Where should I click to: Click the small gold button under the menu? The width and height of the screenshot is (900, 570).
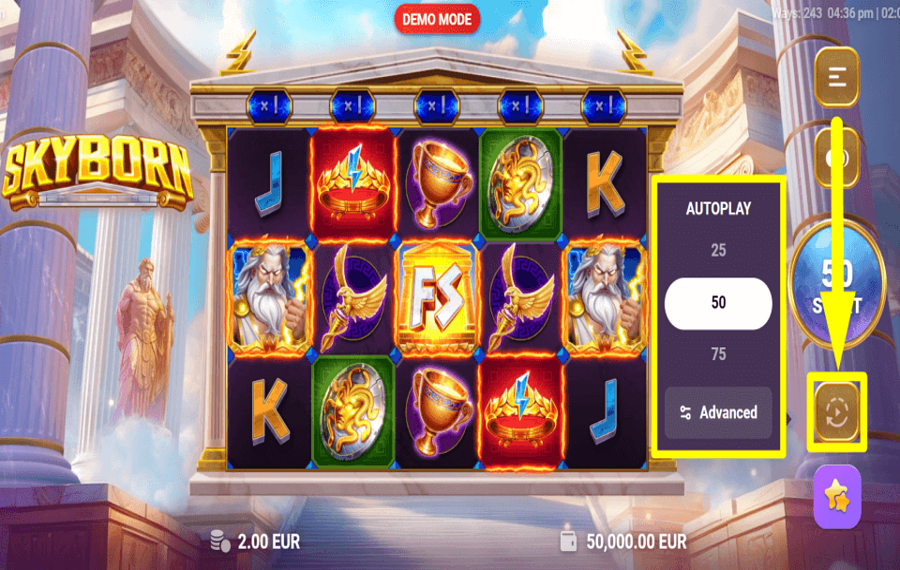click(837, 156)
